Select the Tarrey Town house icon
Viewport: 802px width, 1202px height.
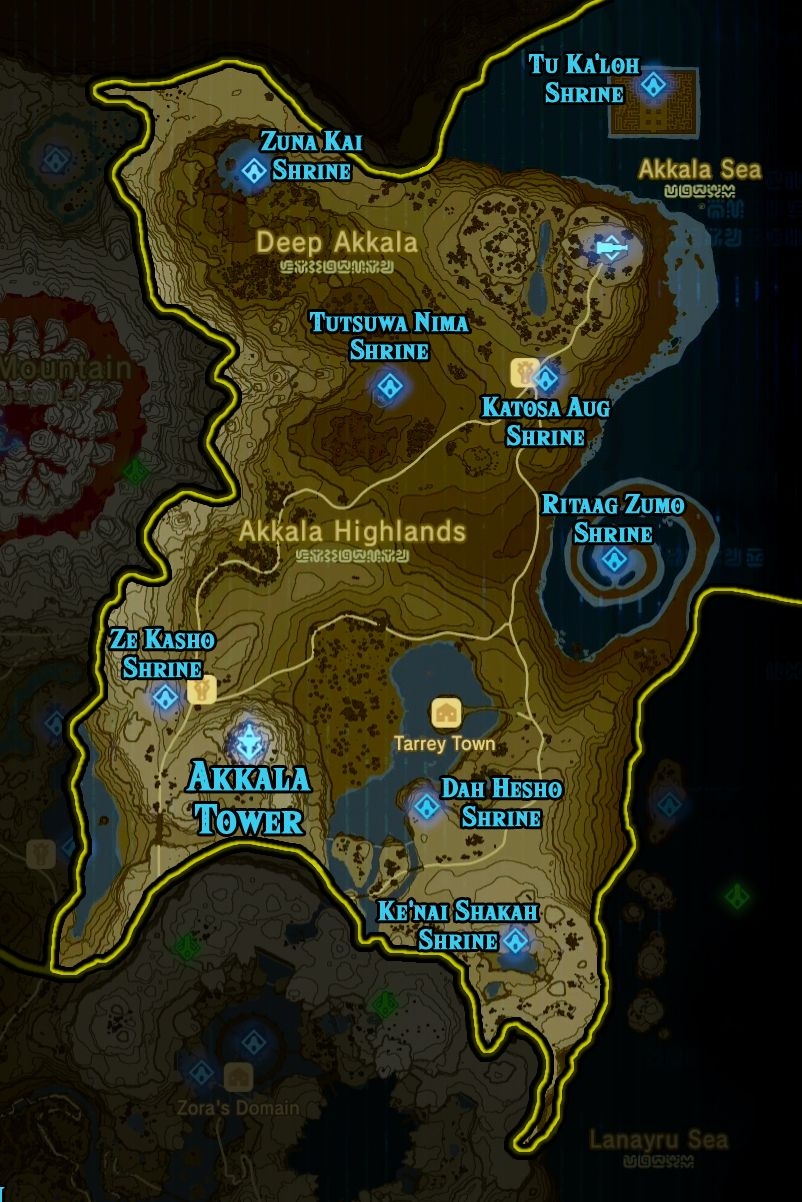(445, 713)
